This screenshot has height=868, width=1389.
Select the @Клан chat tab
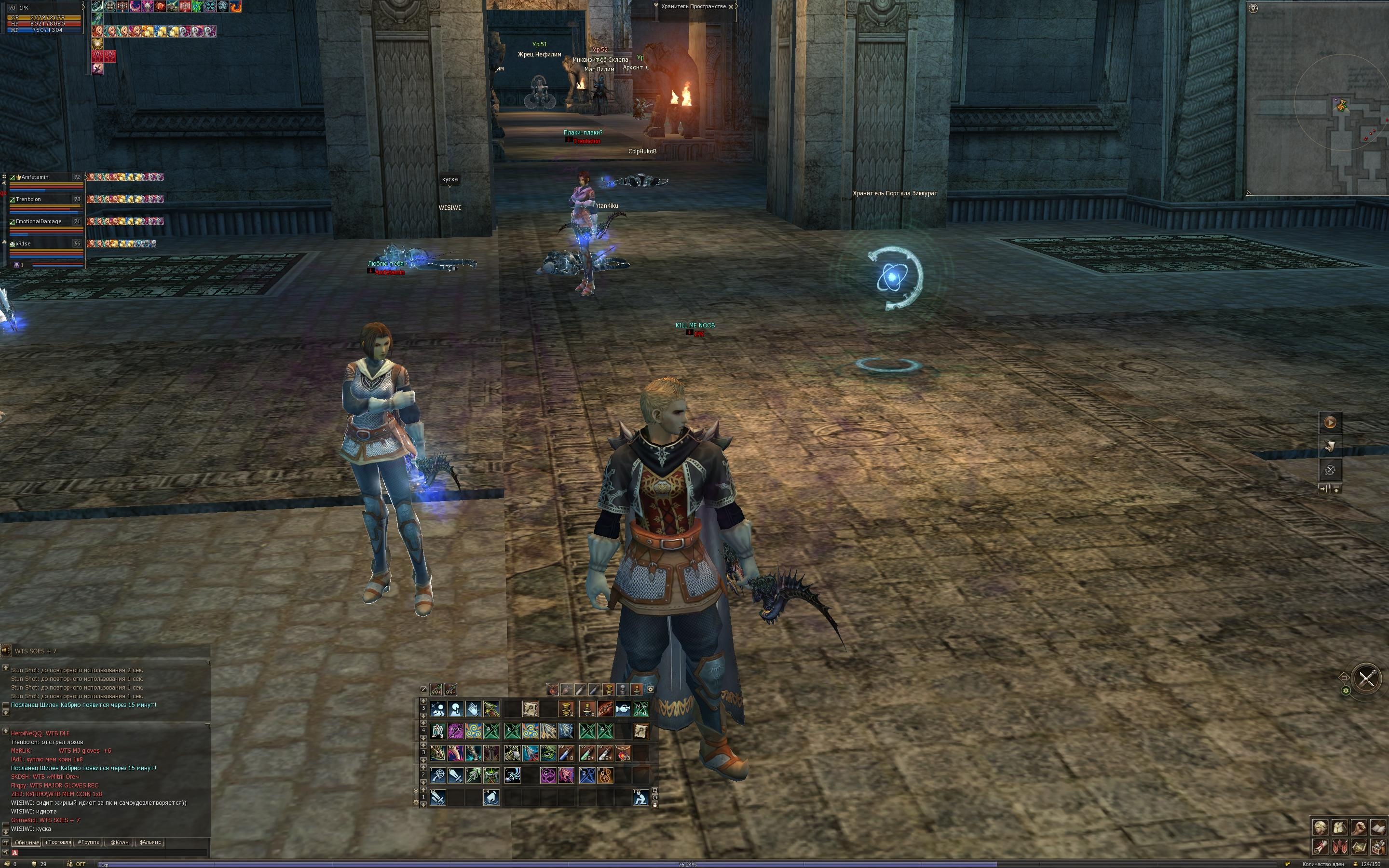[x=119, y=842]
